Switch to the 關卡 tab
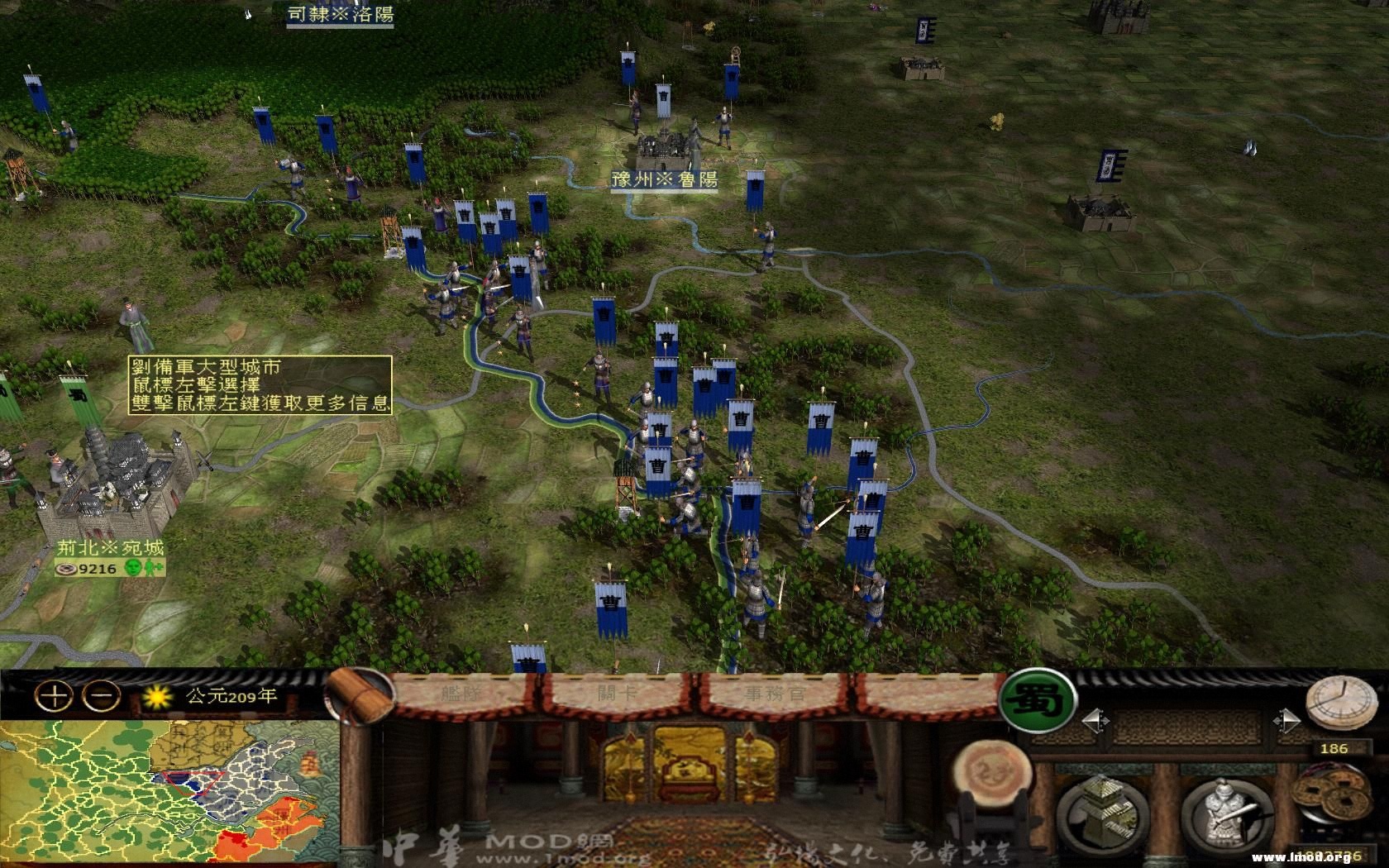The image size is (1389, 868). 618,693
